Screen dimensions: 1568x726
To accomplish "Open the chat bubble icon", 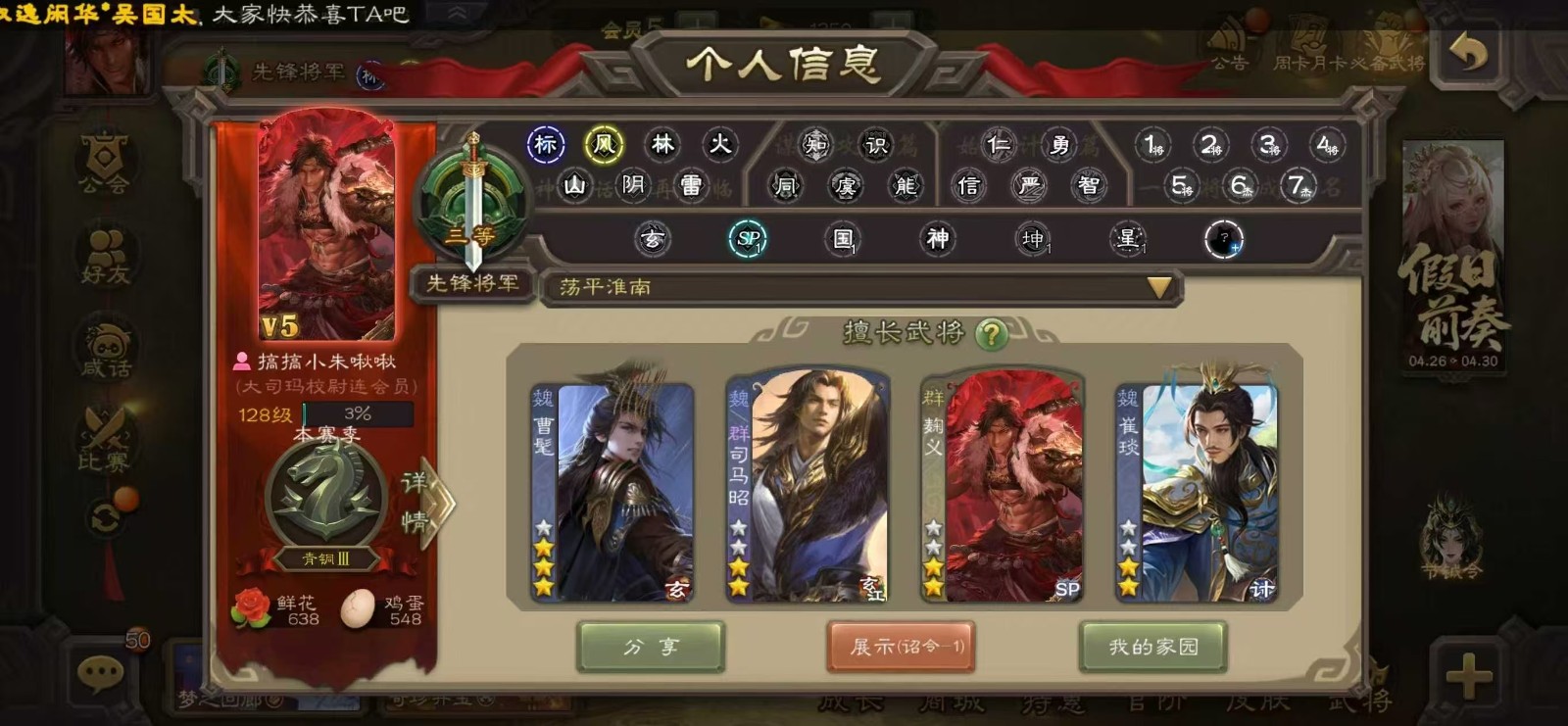I will pos(100,673).
